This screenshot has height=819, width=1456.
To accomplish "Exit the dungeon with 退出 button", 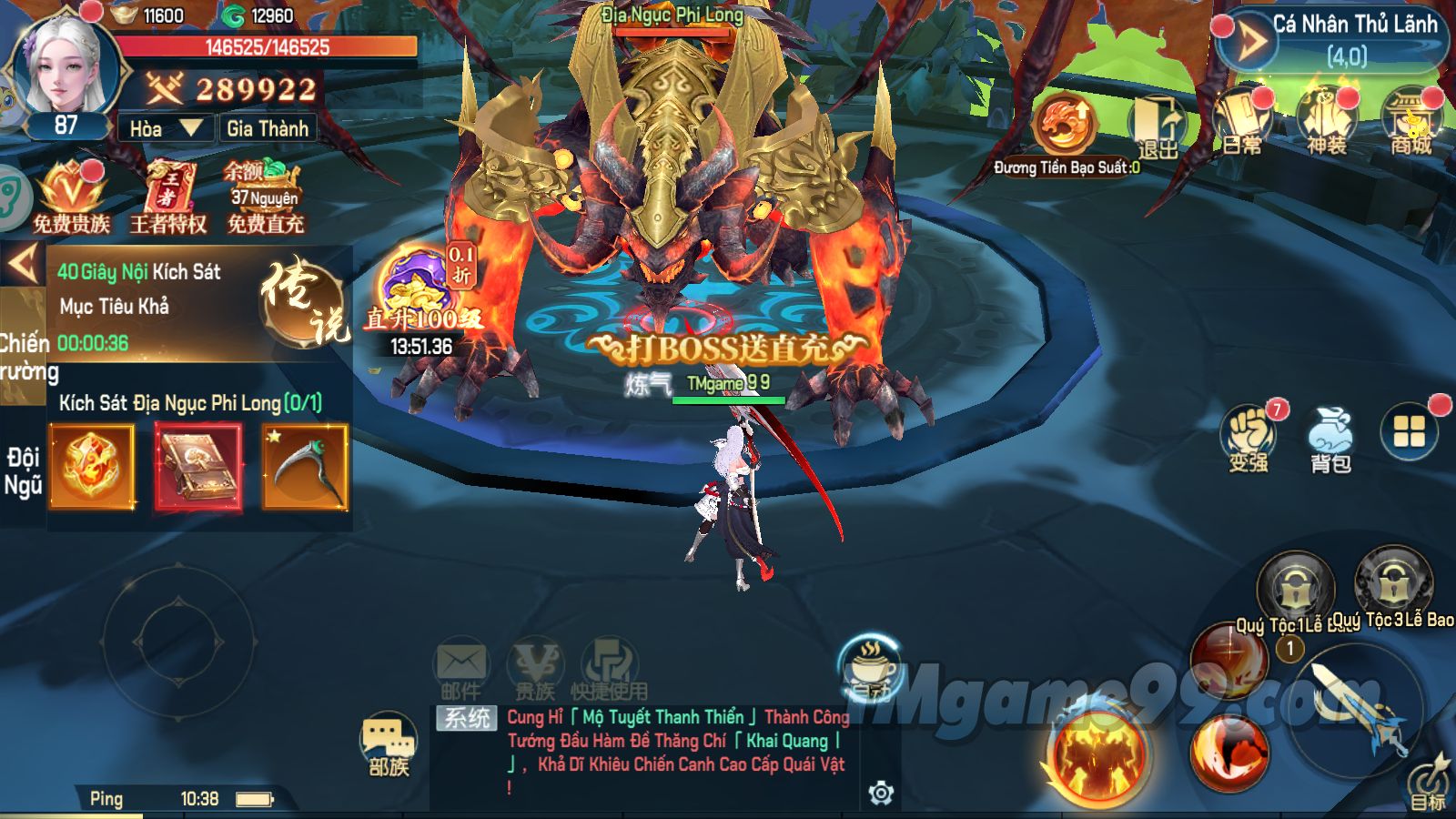I will 1157,127.
